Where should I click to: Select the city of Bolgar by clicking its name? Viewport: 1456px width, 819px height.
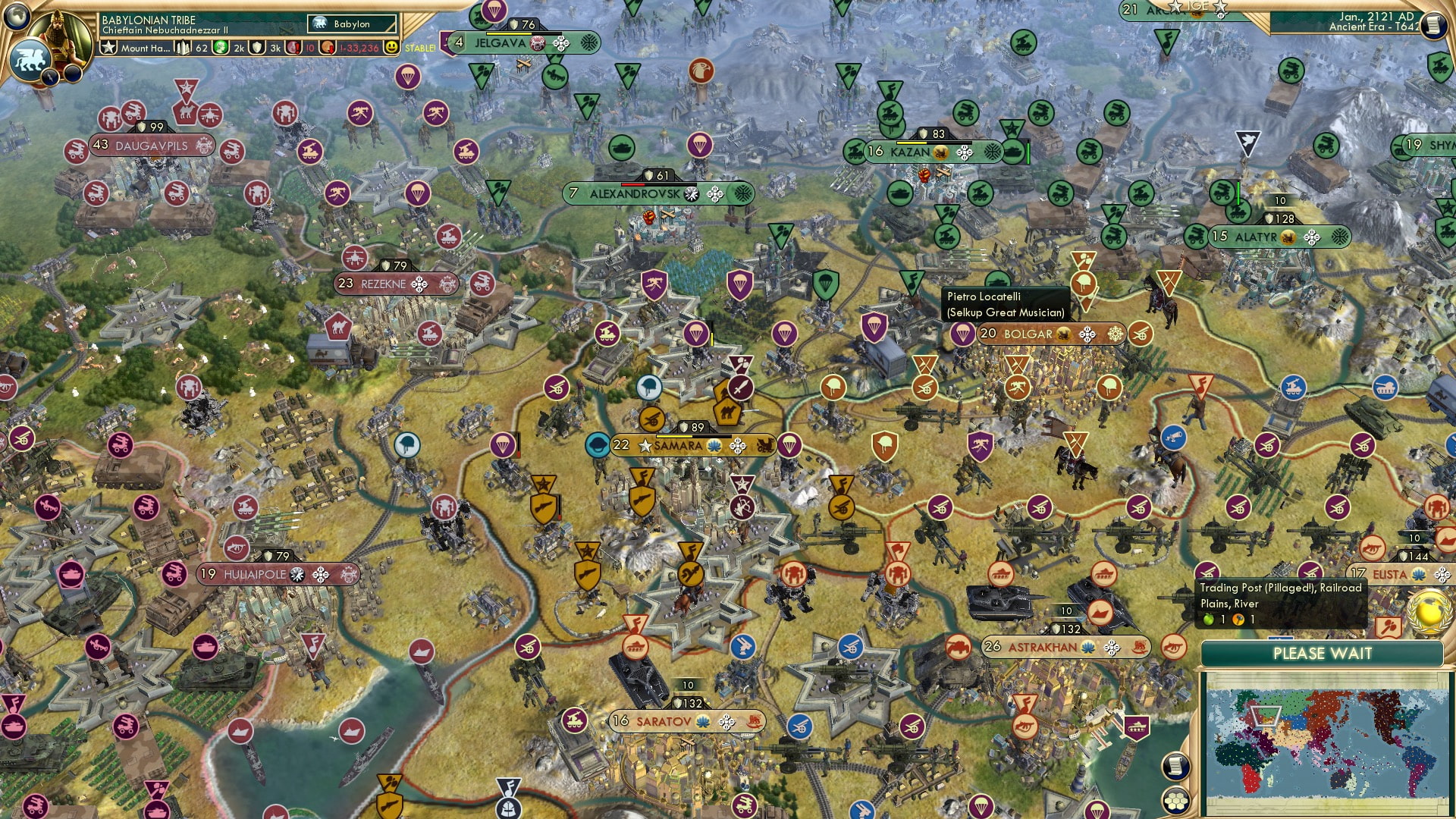coord(1030,334)
